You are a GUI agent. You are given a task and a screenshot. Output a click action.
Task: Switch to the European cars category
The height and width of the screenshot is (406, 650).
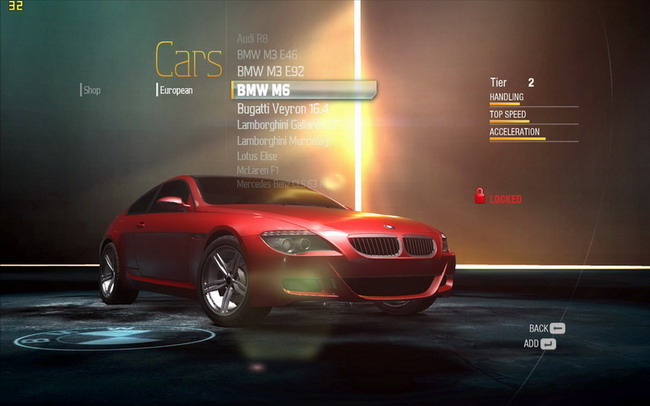(176, 90)
